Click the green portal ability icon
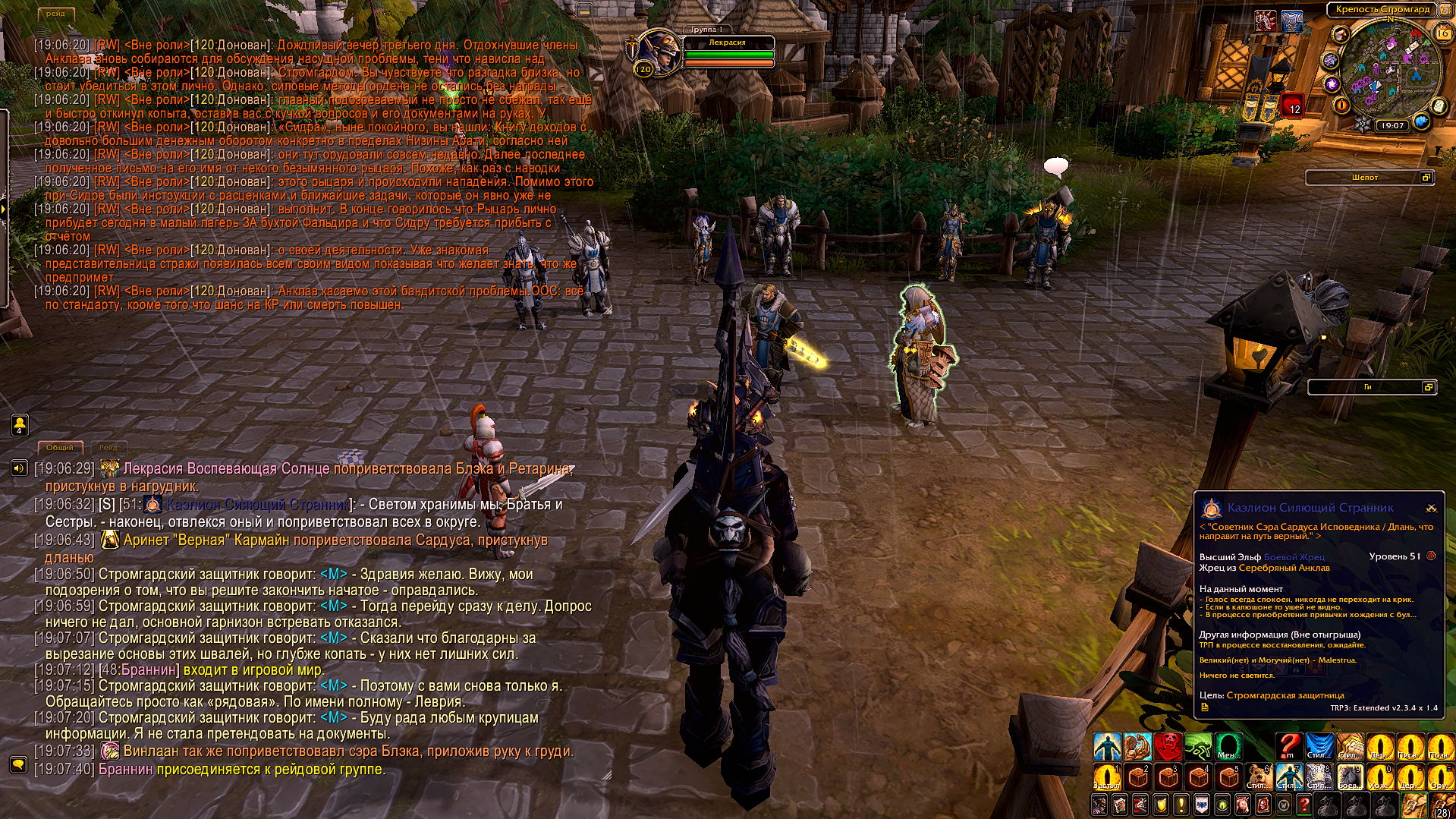The width and height of the screenshot is (1456, 819). point(1228,747)
